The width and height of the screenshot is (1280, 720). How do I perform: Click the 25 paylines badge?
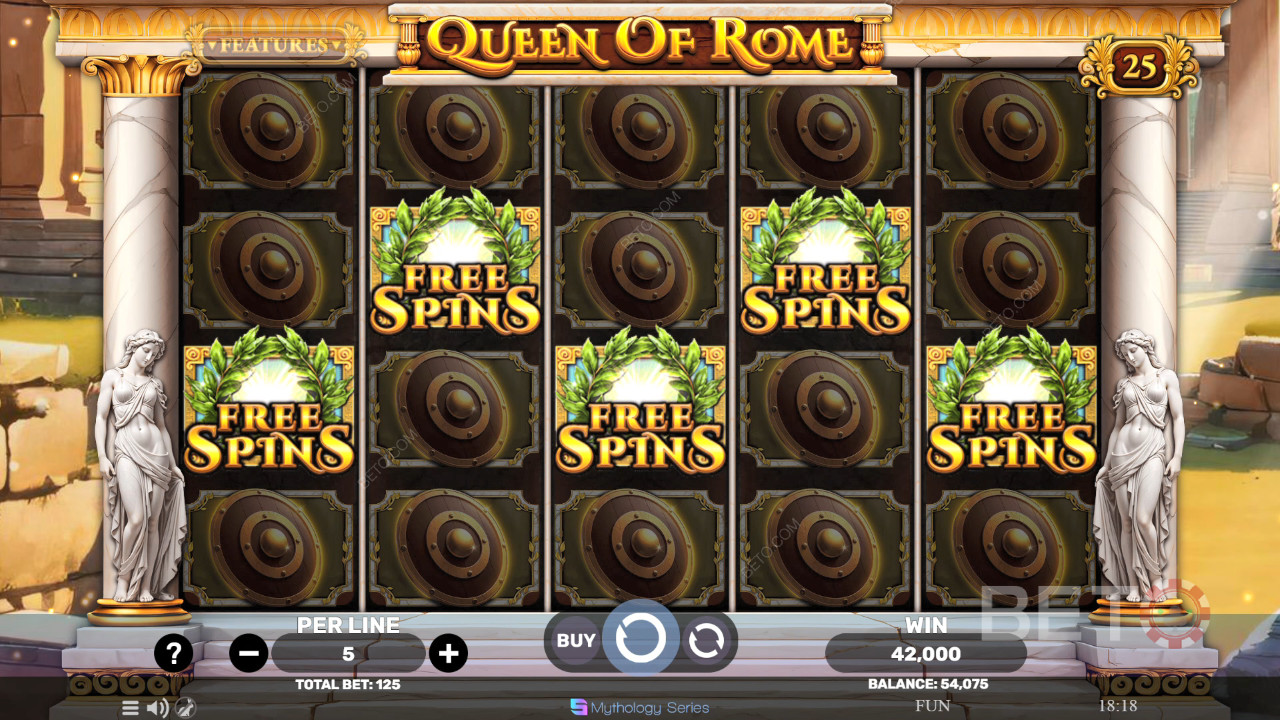1139,66
